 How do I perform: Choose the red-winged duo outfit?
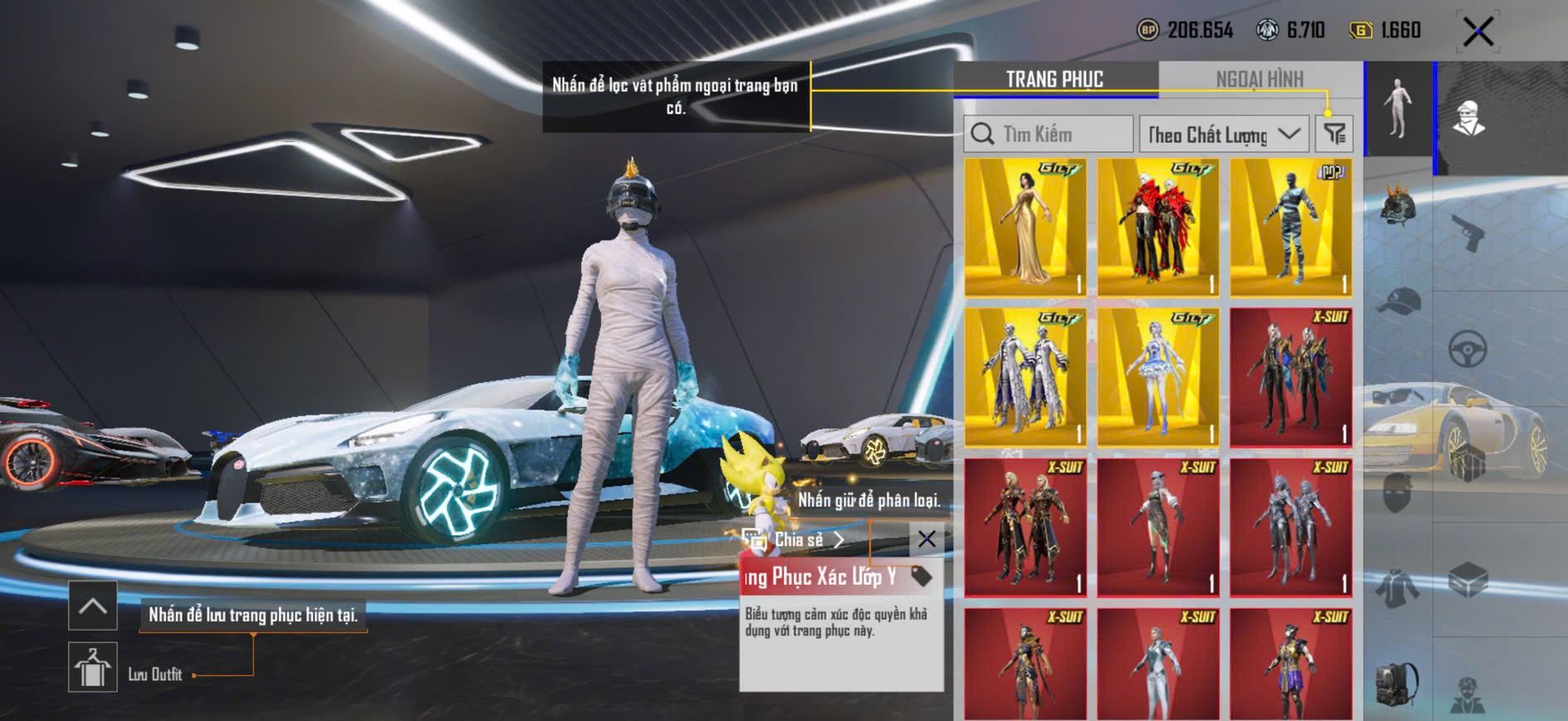pos(1159,227)
